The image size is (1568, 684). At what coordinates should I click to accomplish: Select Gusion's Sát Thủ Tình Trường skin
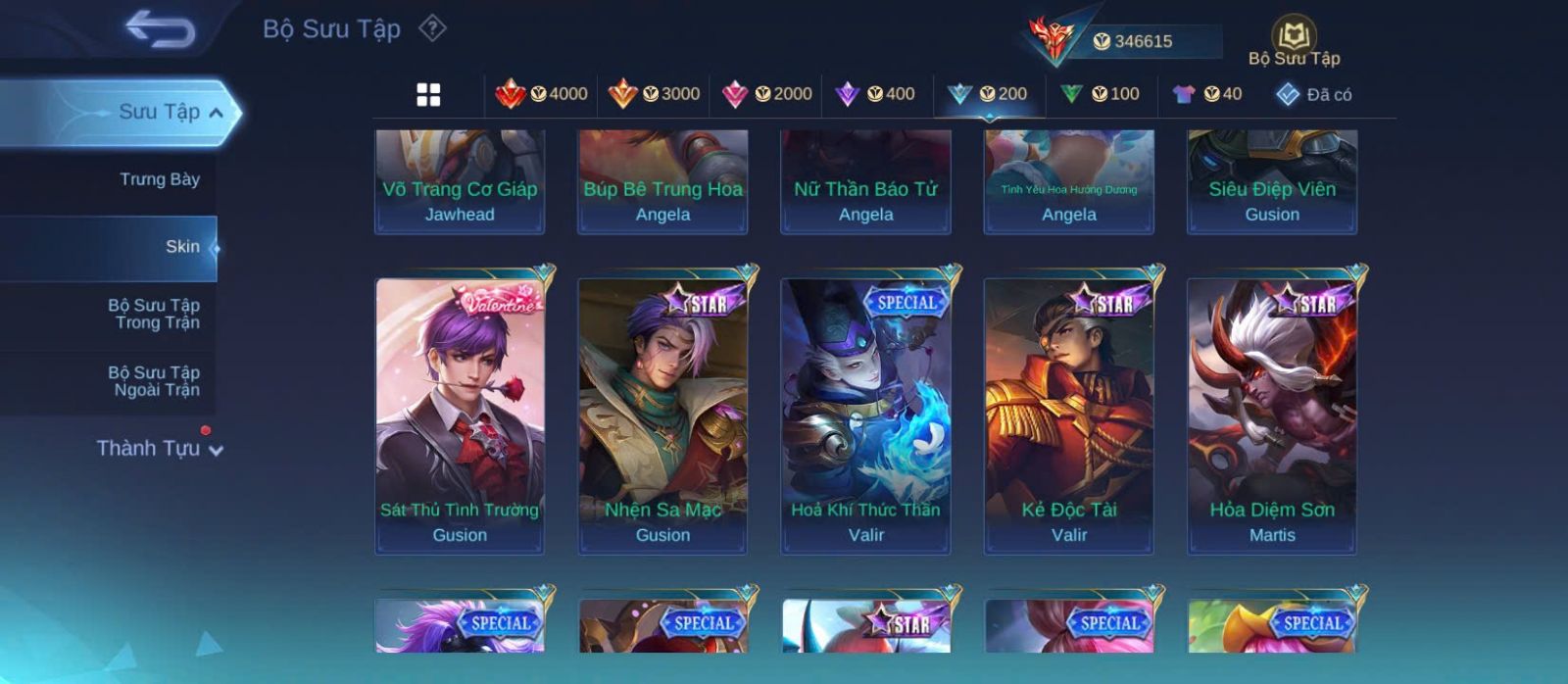(x=460, y=415)
